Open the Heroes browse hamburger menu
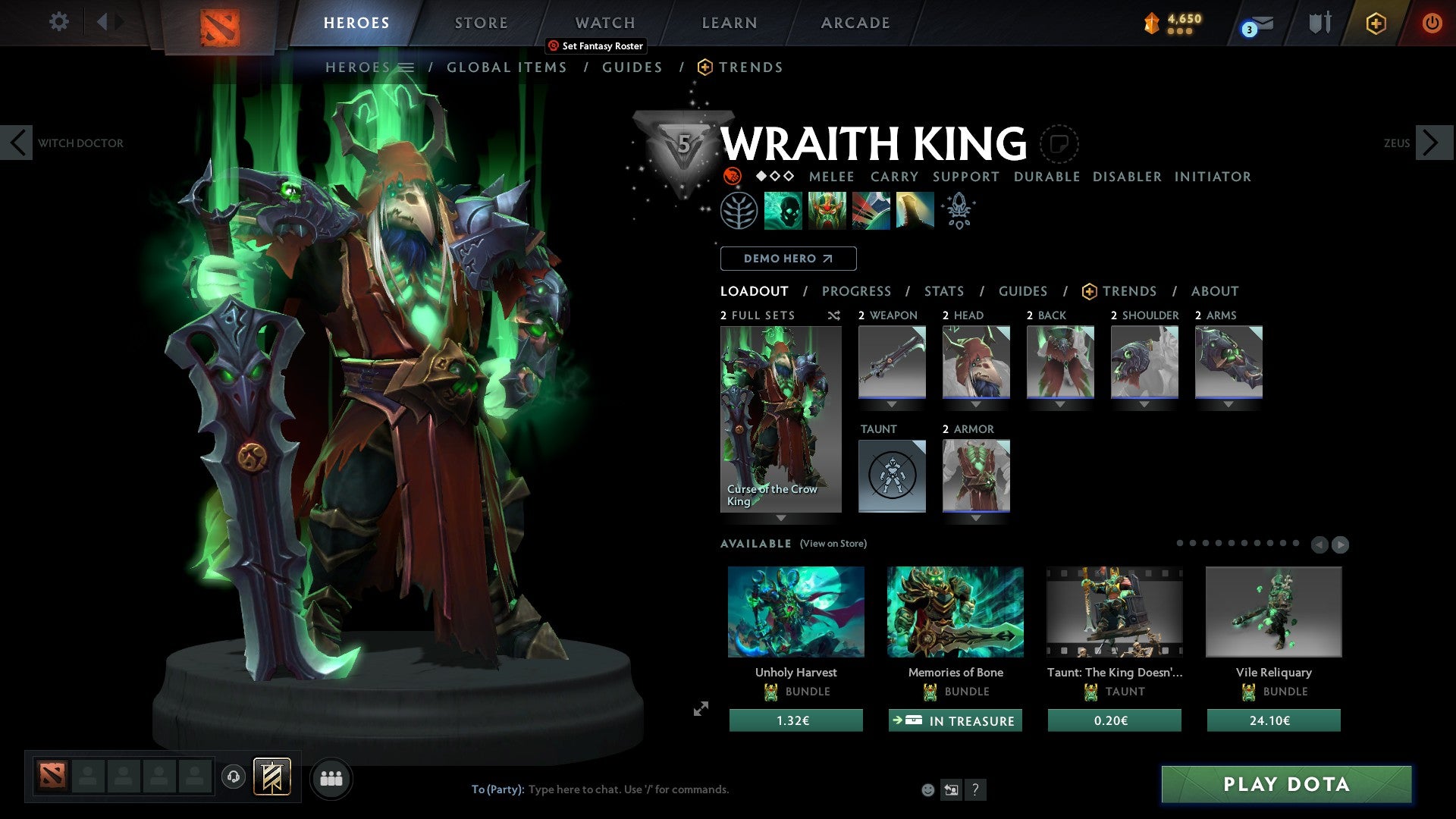1456x819 pixels. pyautogui.click(x=405, y=67)
